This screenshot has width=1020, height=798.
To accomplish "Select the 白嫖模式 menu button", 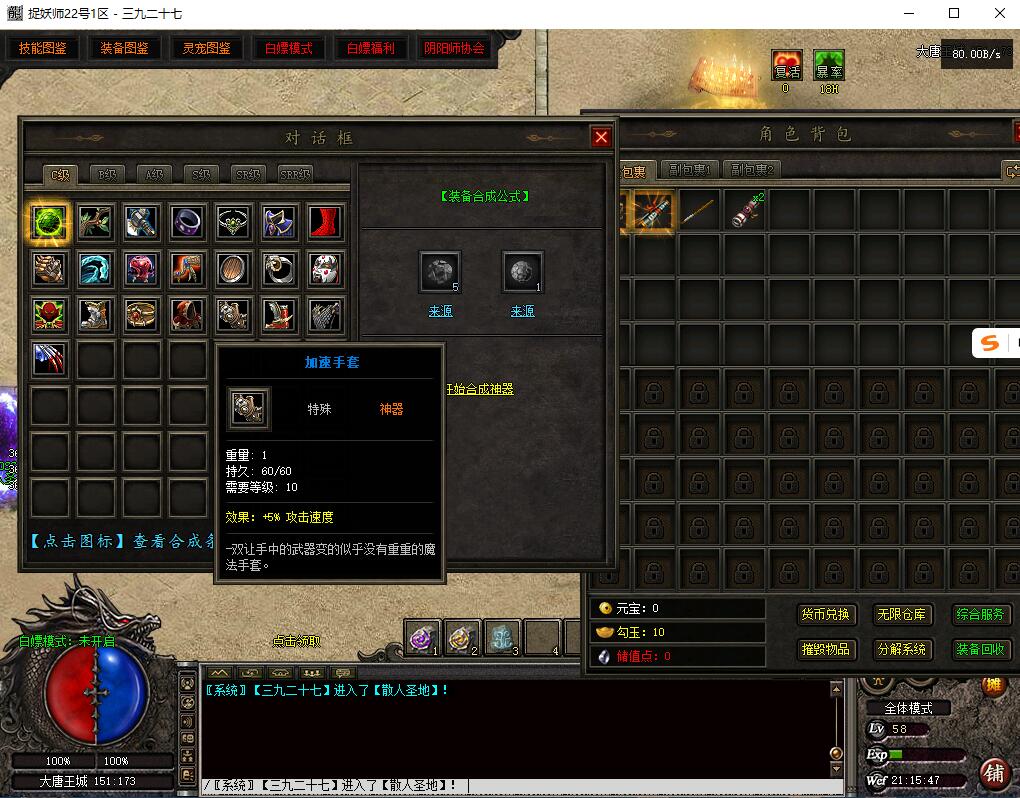I will point(288,48).
